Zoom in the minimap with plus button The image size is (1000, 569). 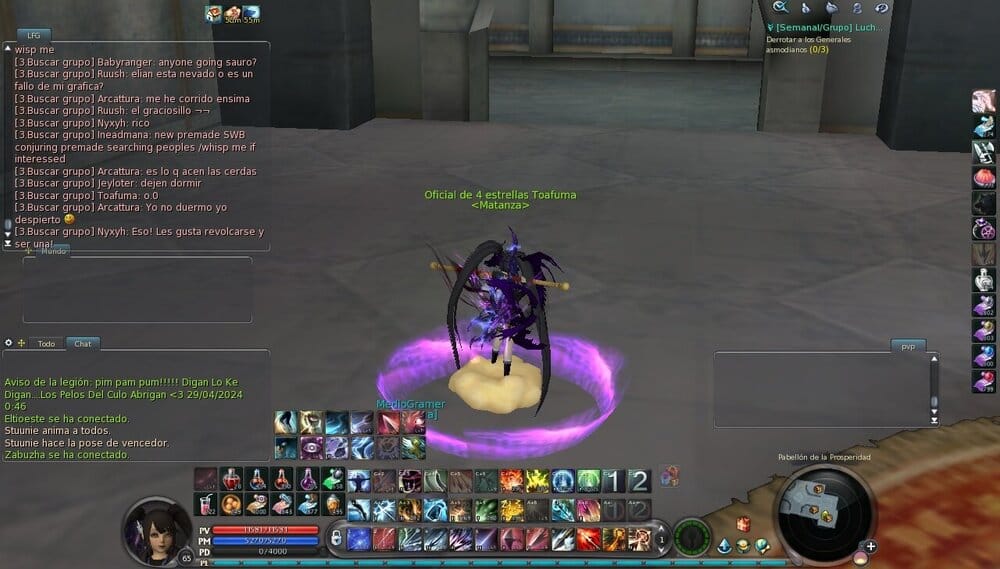(871, 546)
